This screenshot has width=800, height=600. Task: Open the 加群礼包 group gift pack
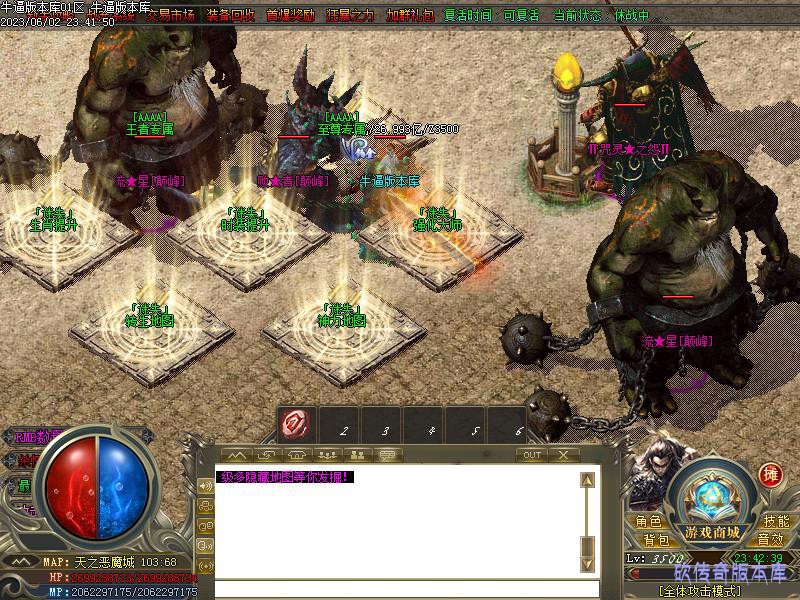click(x=410, y=16)
